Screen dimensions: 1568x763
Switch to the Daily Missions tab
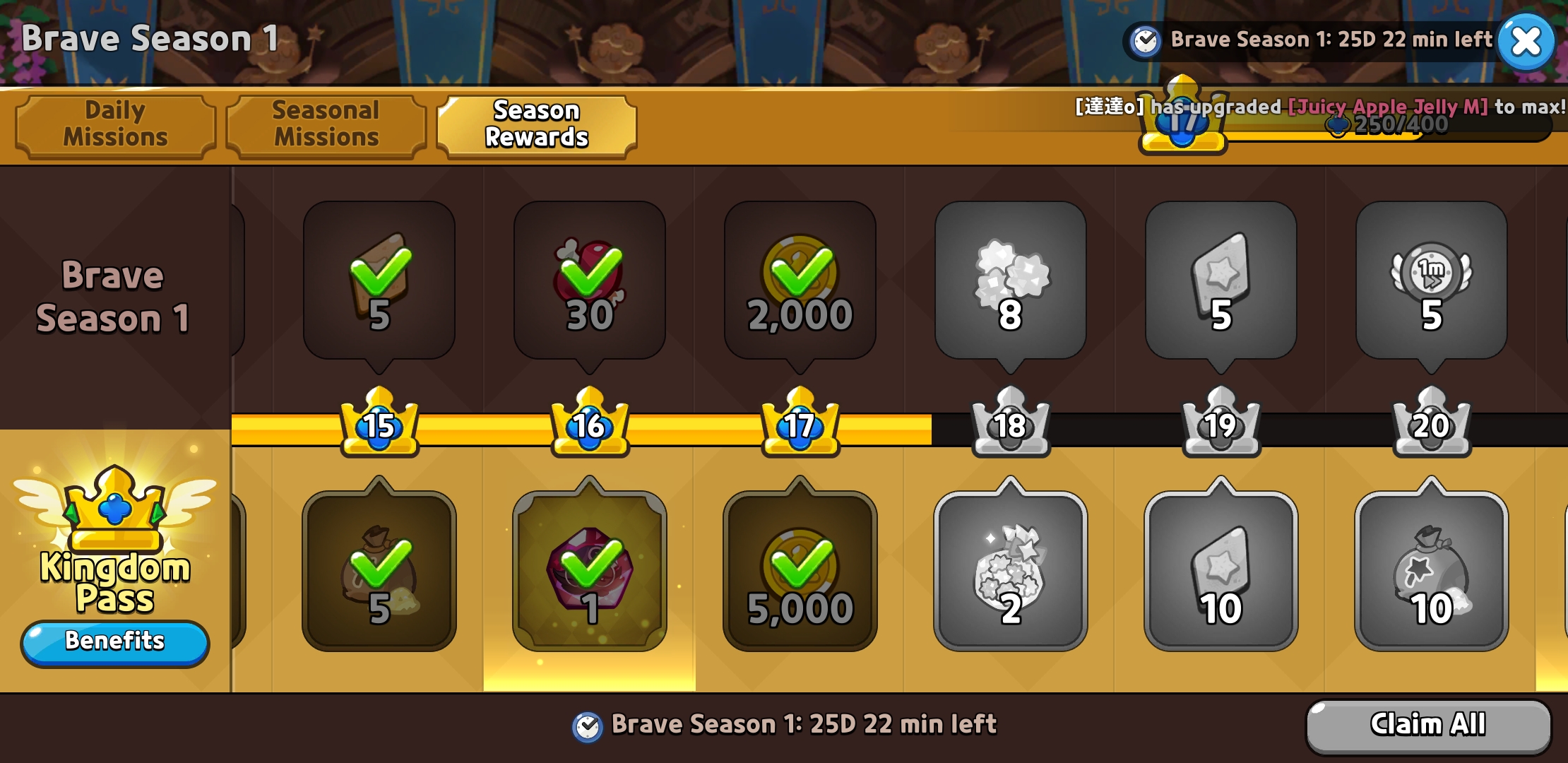pyautogui.click(x=116, y=124)
